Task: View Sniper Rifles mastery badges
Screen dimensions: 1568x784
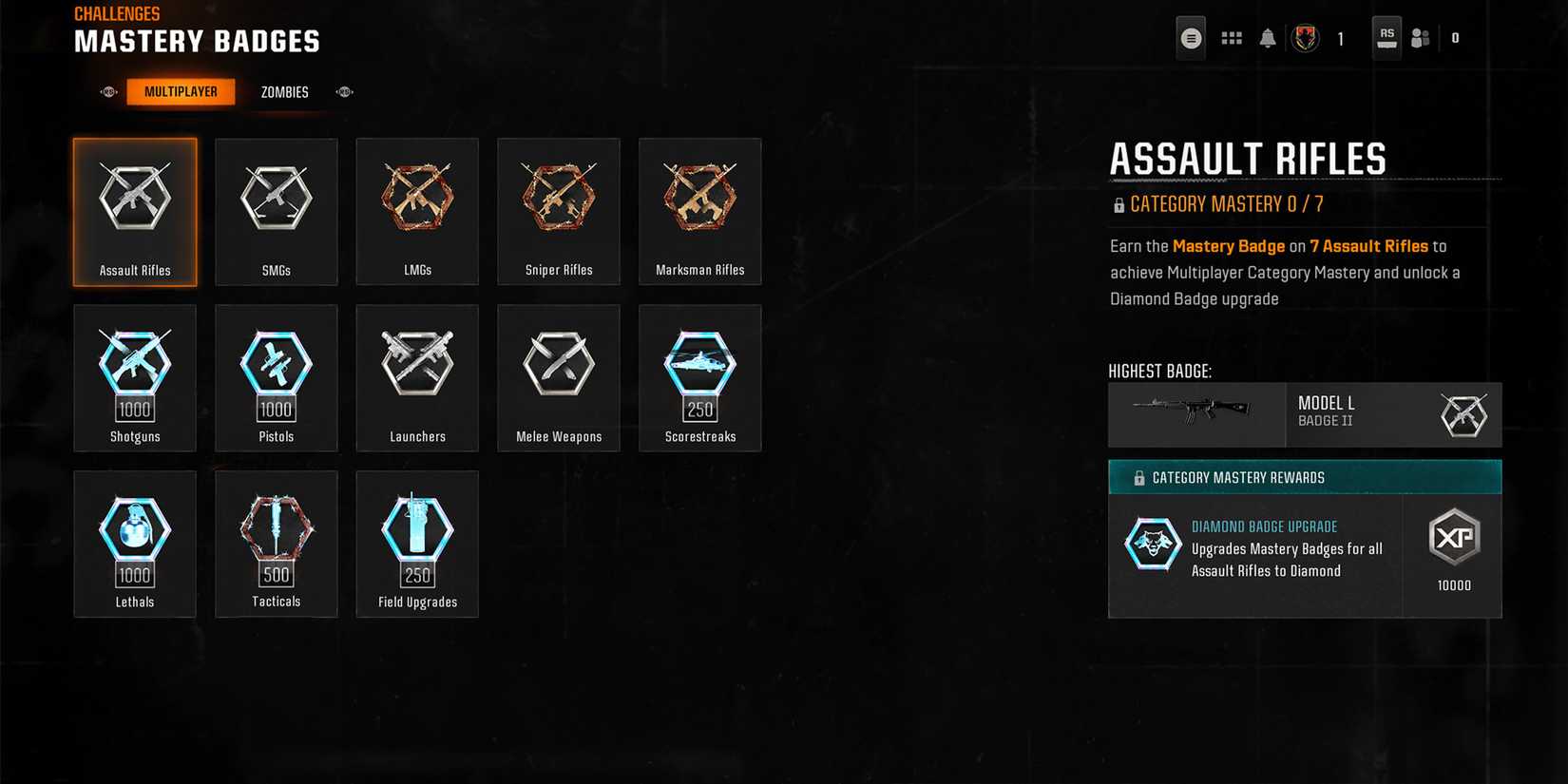Action: pyautogui.click(x=558, y=211)
